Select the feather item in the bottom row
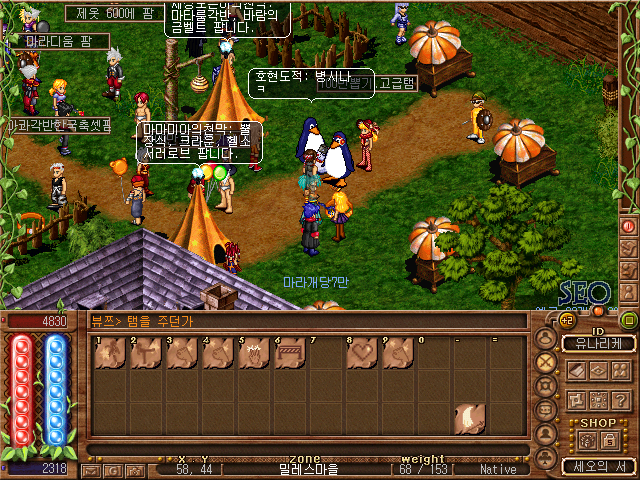 pyautogui.click(x=467, y=418)
